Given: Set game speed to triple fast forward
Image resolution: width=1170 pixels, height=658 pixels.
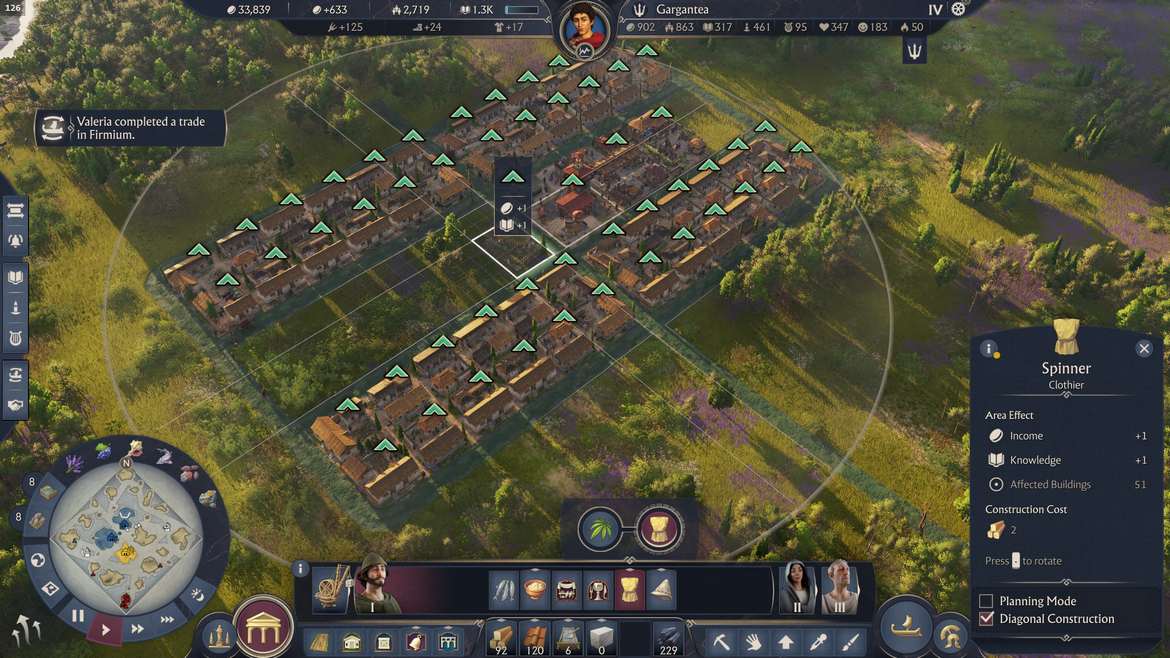Looking at the screenshot, I should coord(166,618).
